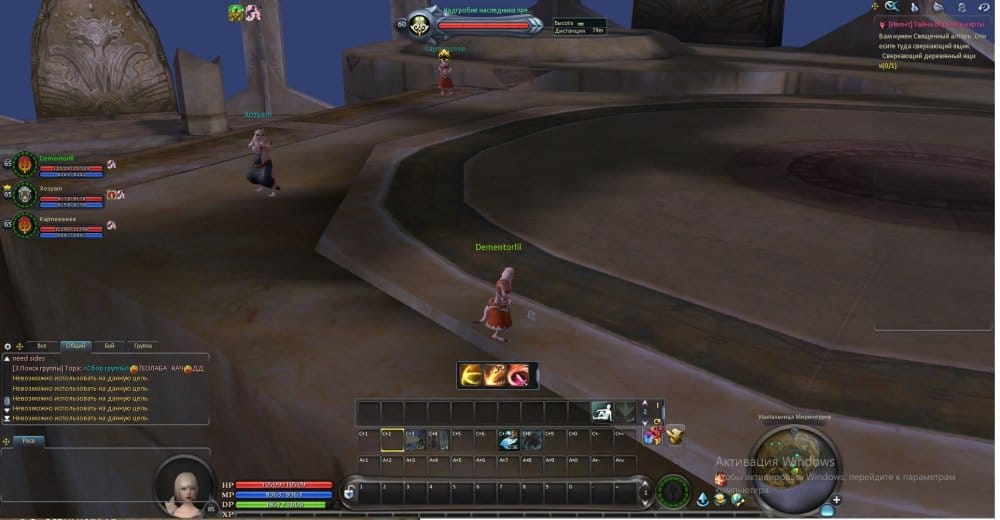The height and width of the screenshot is (520, 1000).
Task: Switch to the Все chat tab
Action: pyautogui.click(x=41, y=345)
